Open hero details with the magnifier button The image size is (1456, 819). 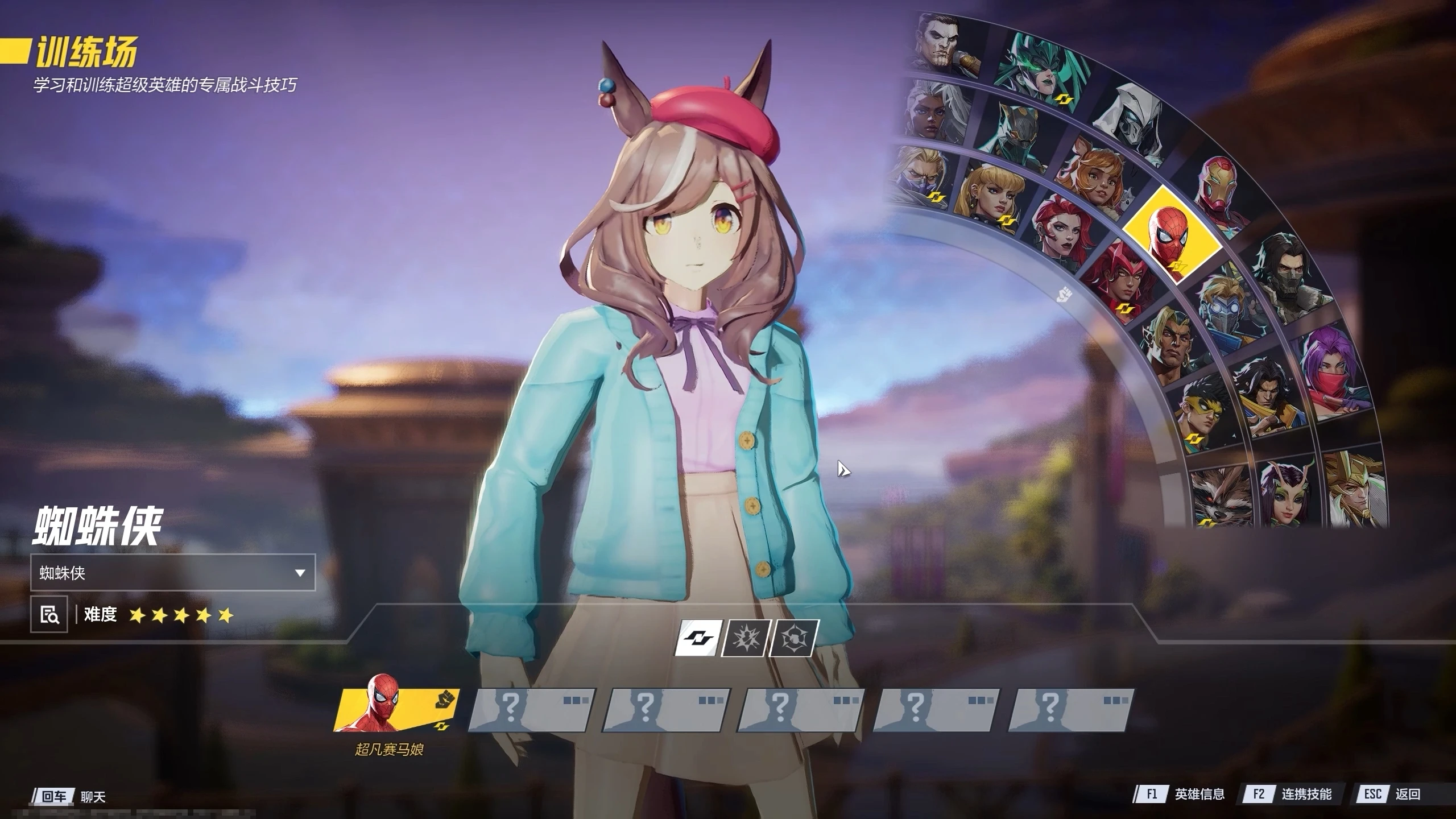49,614
